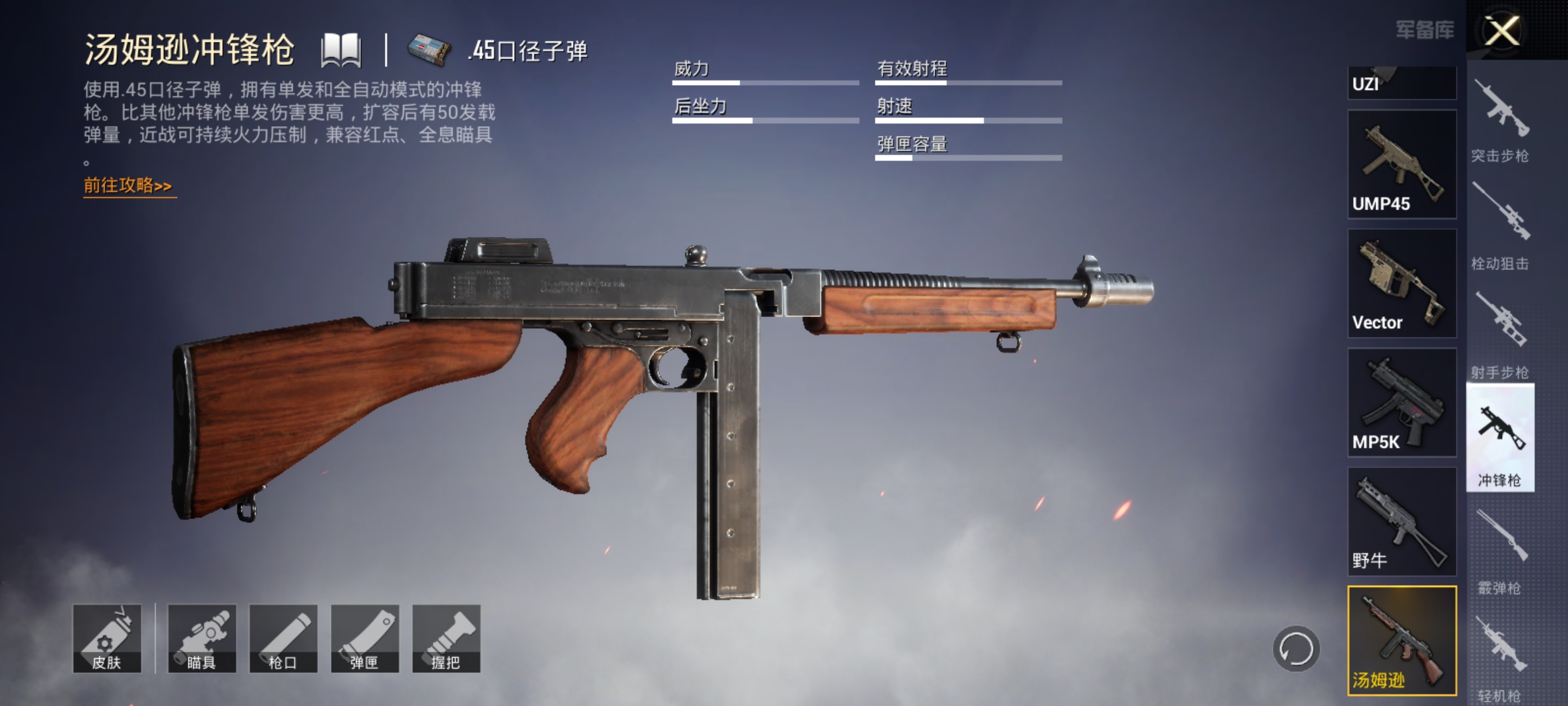Open the 前往攻略 guide link
Viewport: 1568px width, 706px height.
pos(127,187)
